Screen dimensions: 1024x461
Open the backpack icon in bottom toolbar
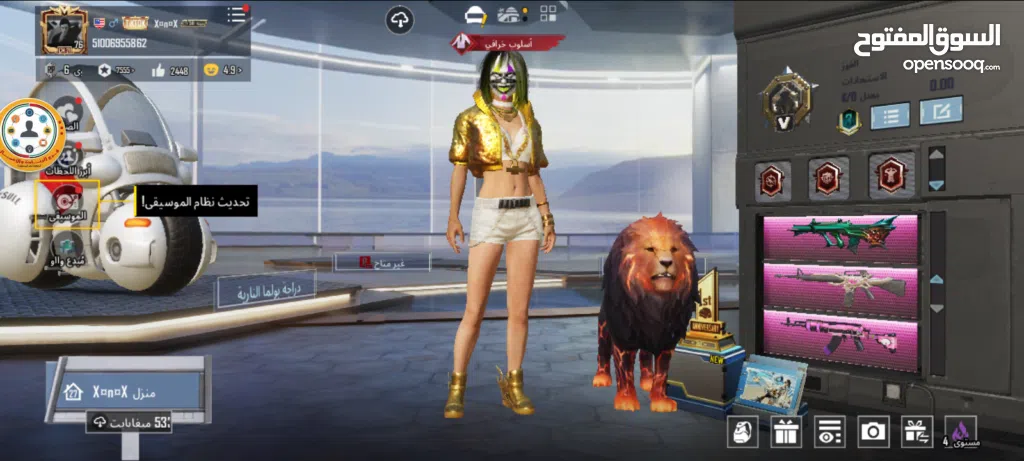(741, 432)
